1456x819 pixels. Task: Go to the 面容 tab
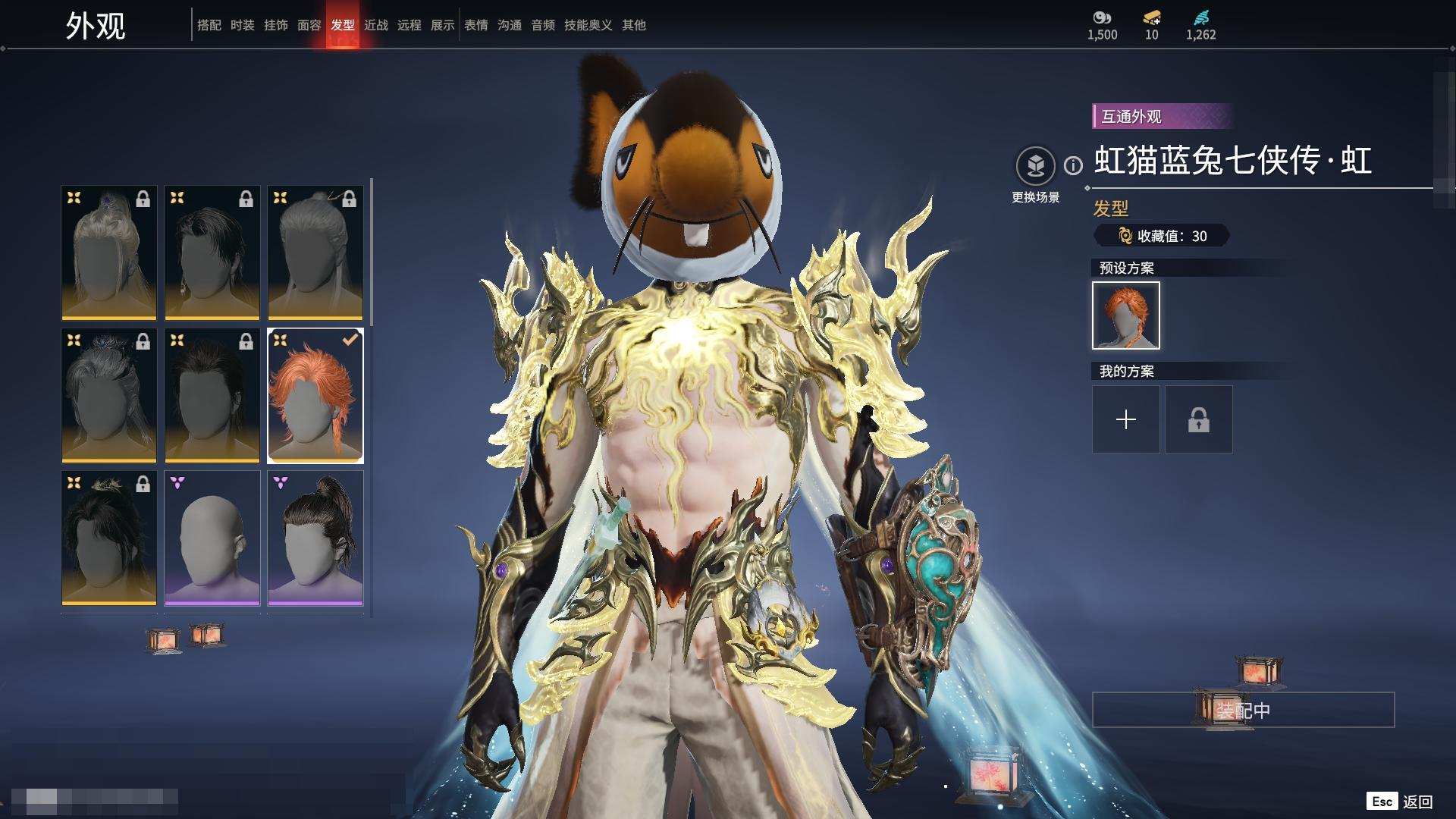pyautogui.click(x=309, y=25)
